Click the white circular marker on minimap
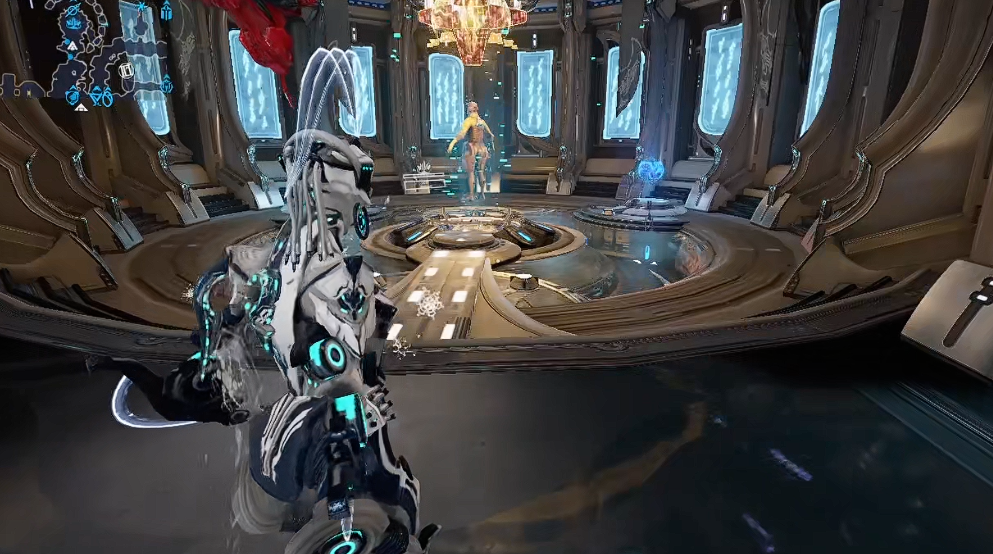The height and width of the screenshot is (554, 993). click(x=126, y=70)
